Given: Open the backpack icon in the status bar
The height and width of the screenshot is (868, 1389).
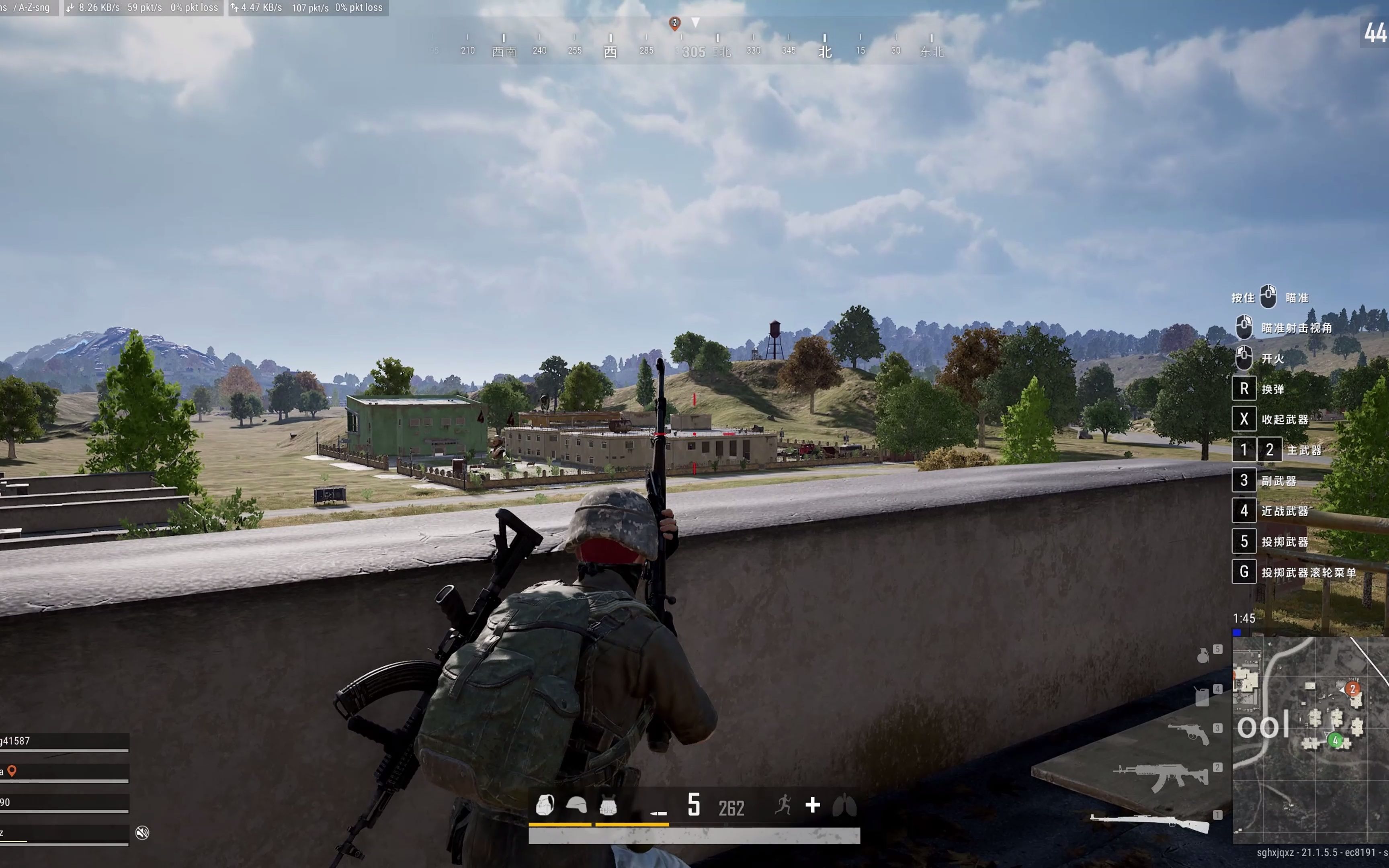Looking at the screenshot, I should pos(544,805).
